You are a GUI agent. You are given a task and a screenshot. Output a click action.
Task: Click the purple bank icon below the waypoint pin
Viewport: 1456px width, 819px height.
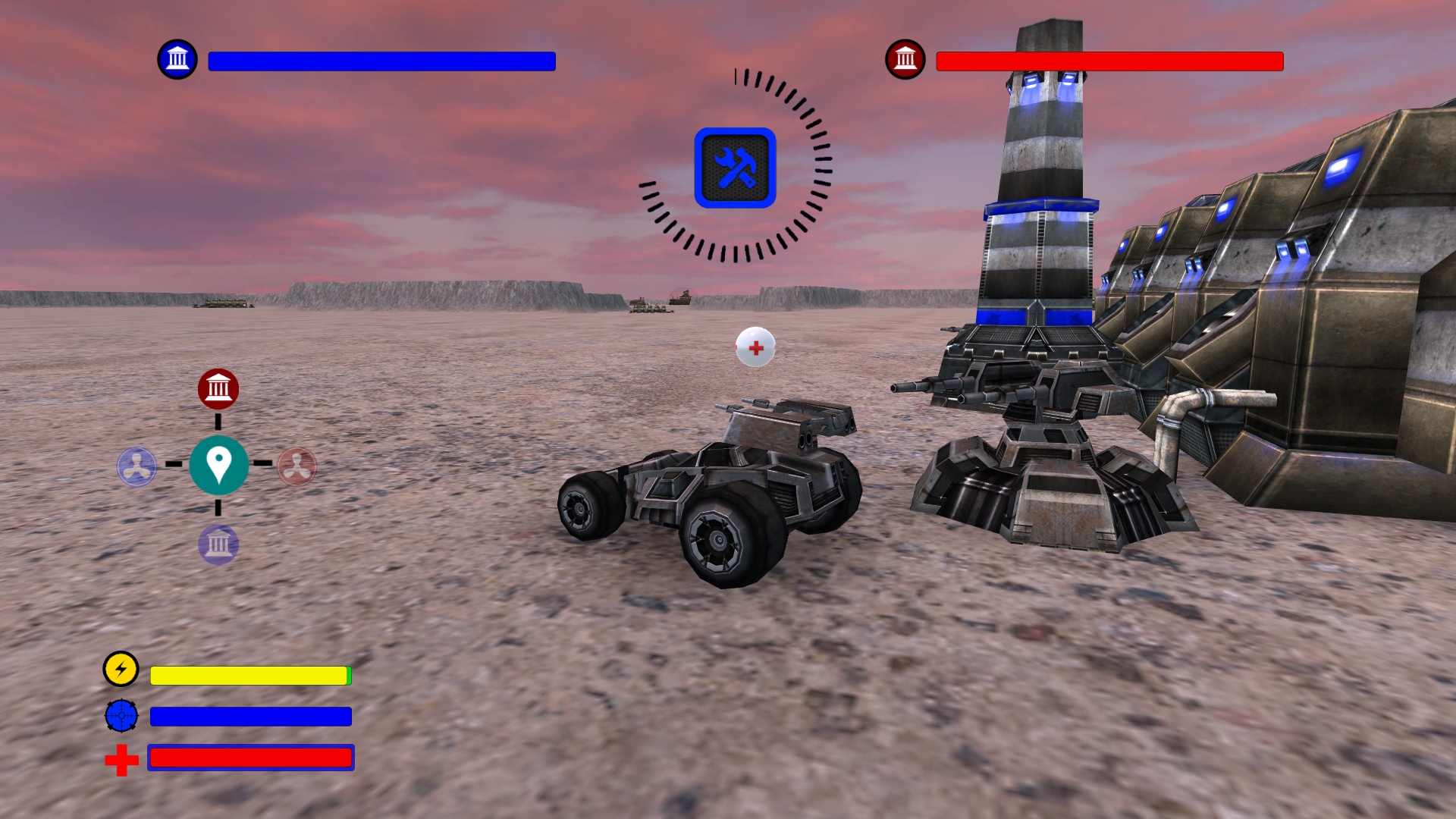(x=220, y=544)
